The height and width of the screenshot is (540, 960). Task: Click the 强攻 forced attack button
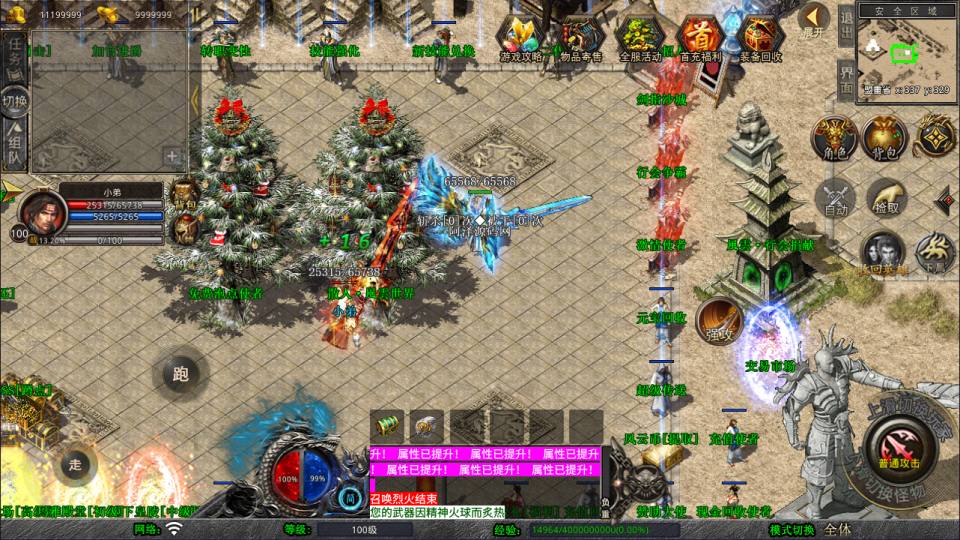718,320
